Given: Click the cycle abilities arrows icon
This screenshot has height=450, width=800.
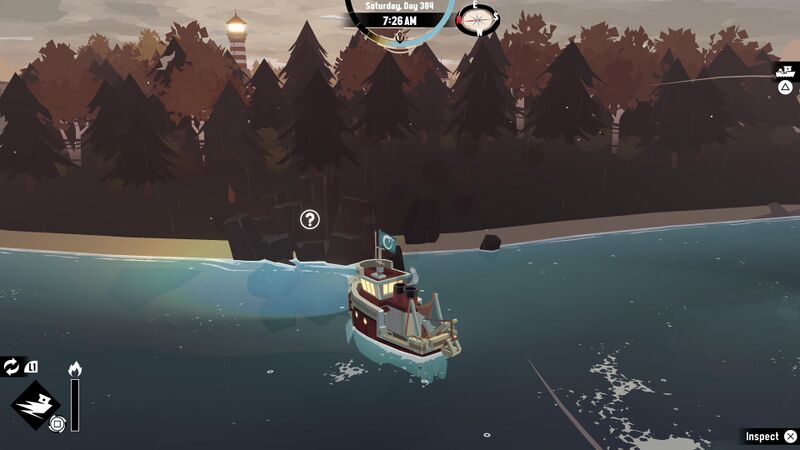Looking at the screenshot, I should coord(12,367).
